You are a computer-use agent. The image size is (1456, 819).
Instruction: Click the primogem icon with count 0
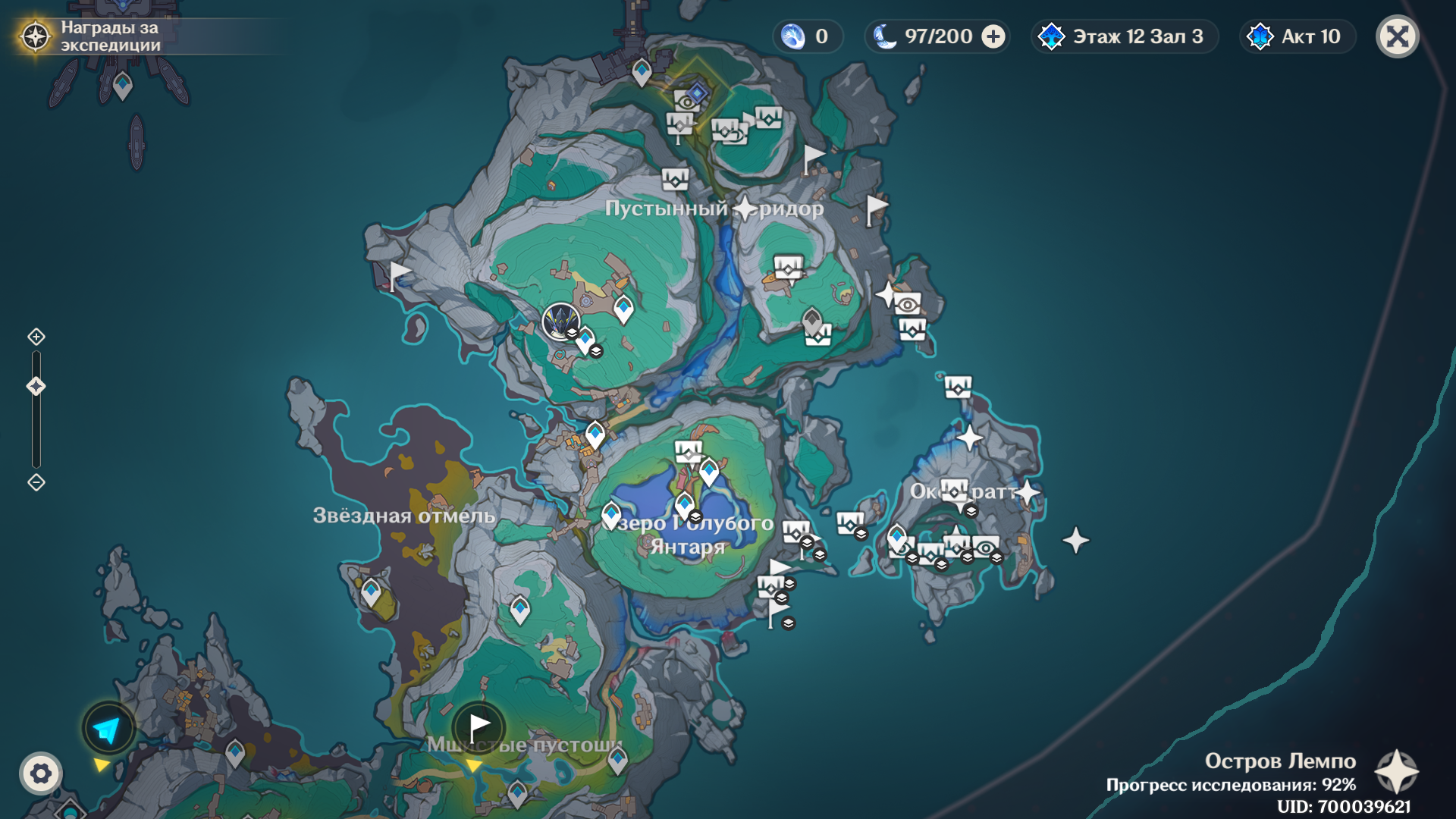click(x=793, y=36)
